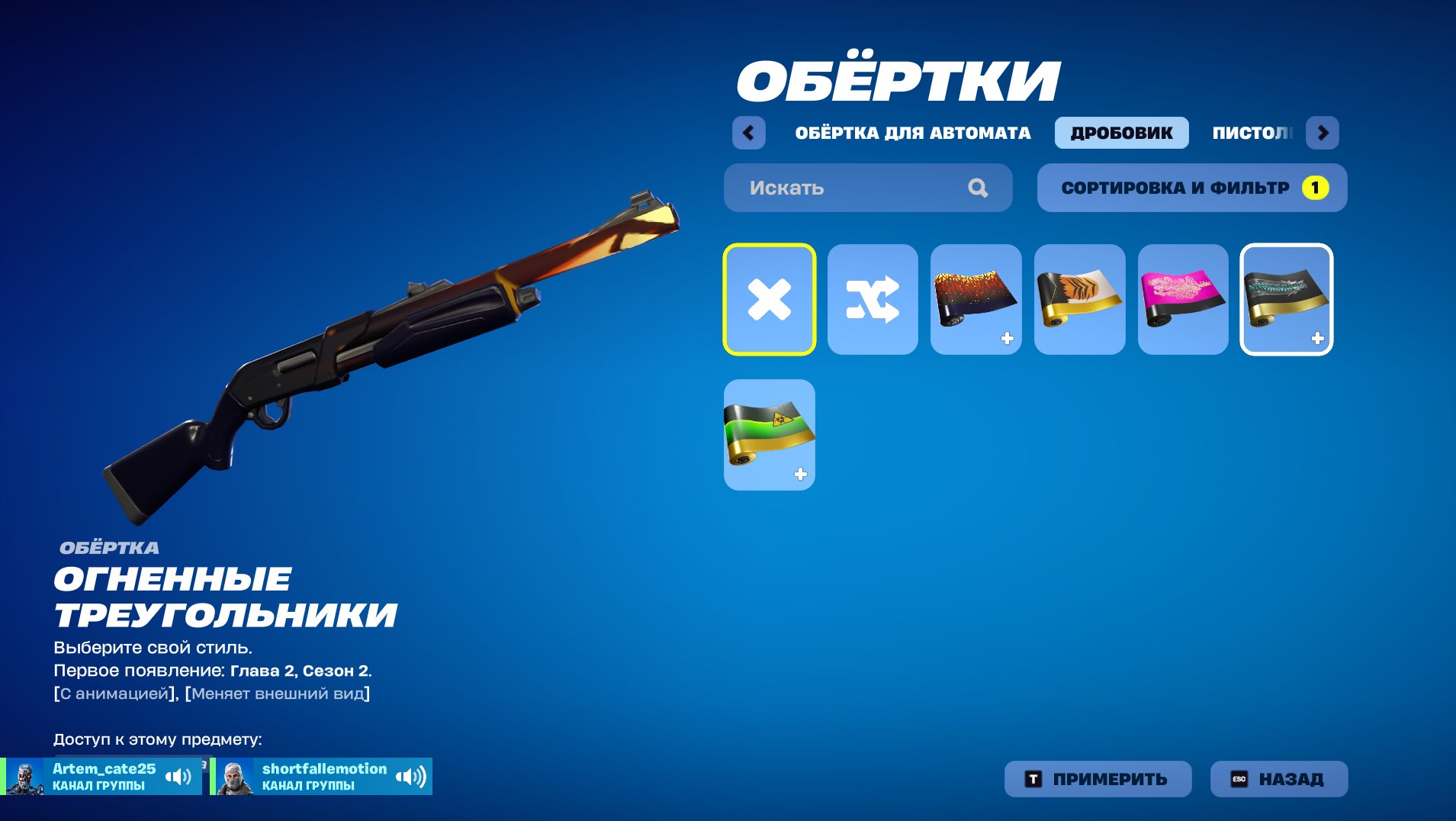Pick the pink wrap with gold pattern

(1183, 299)
